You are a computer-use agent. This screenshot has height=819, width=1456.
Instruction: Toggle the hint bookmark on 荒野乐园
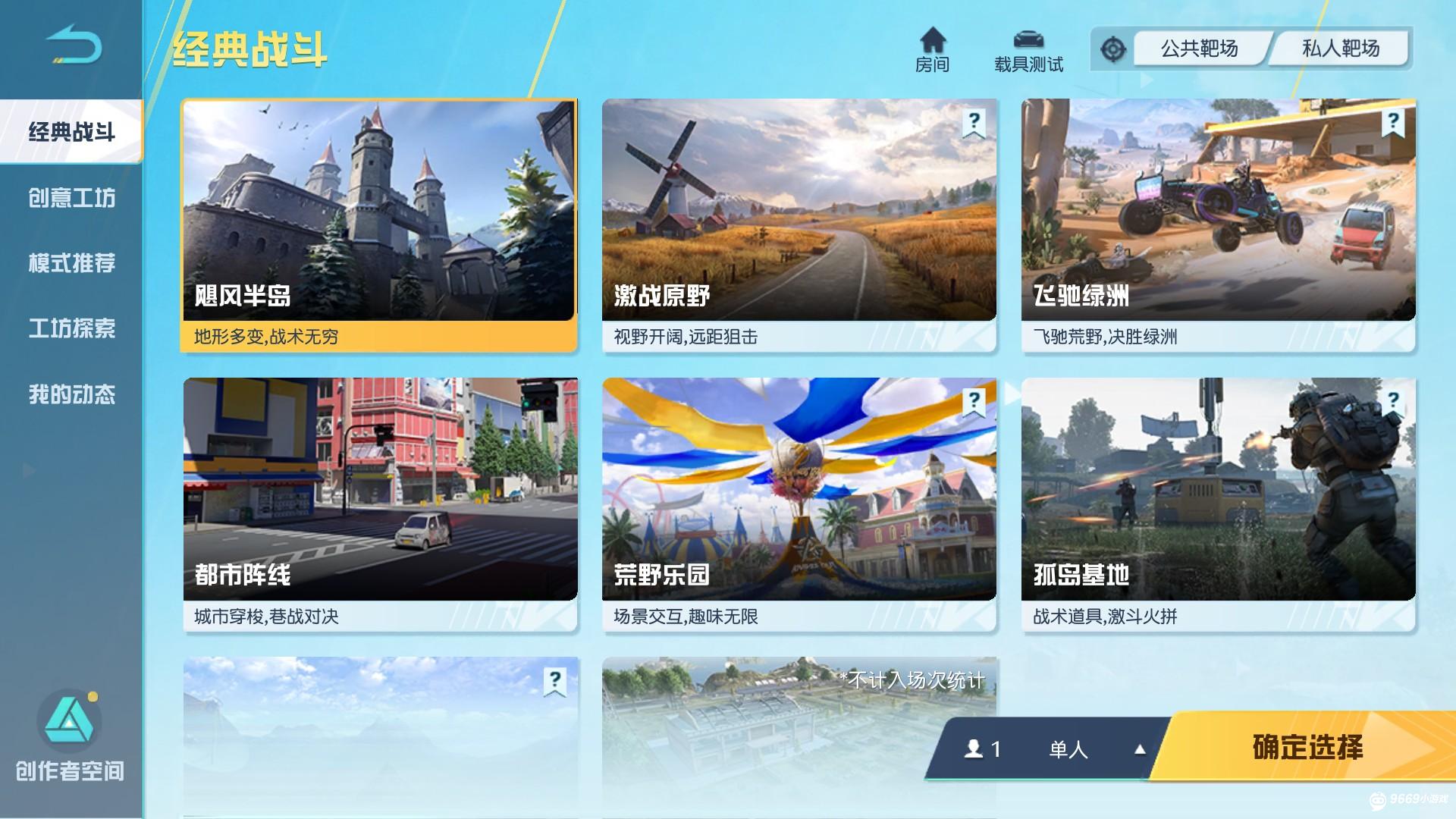click(x=973, y=400)
